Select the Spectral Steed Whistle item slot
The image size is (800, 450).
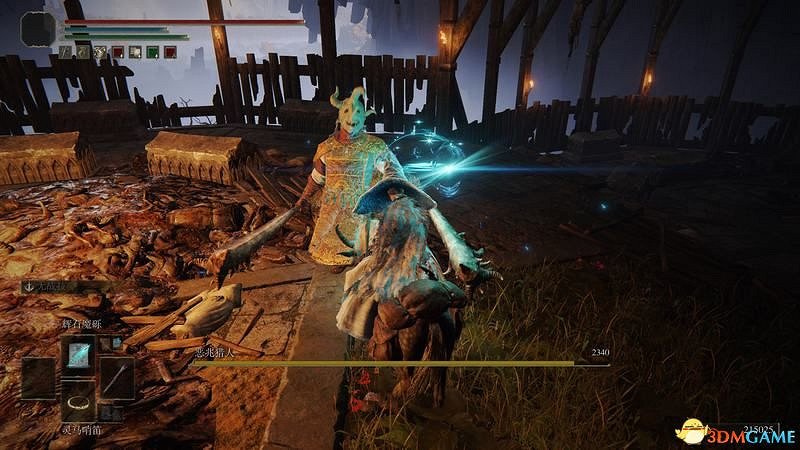[78, 400]
